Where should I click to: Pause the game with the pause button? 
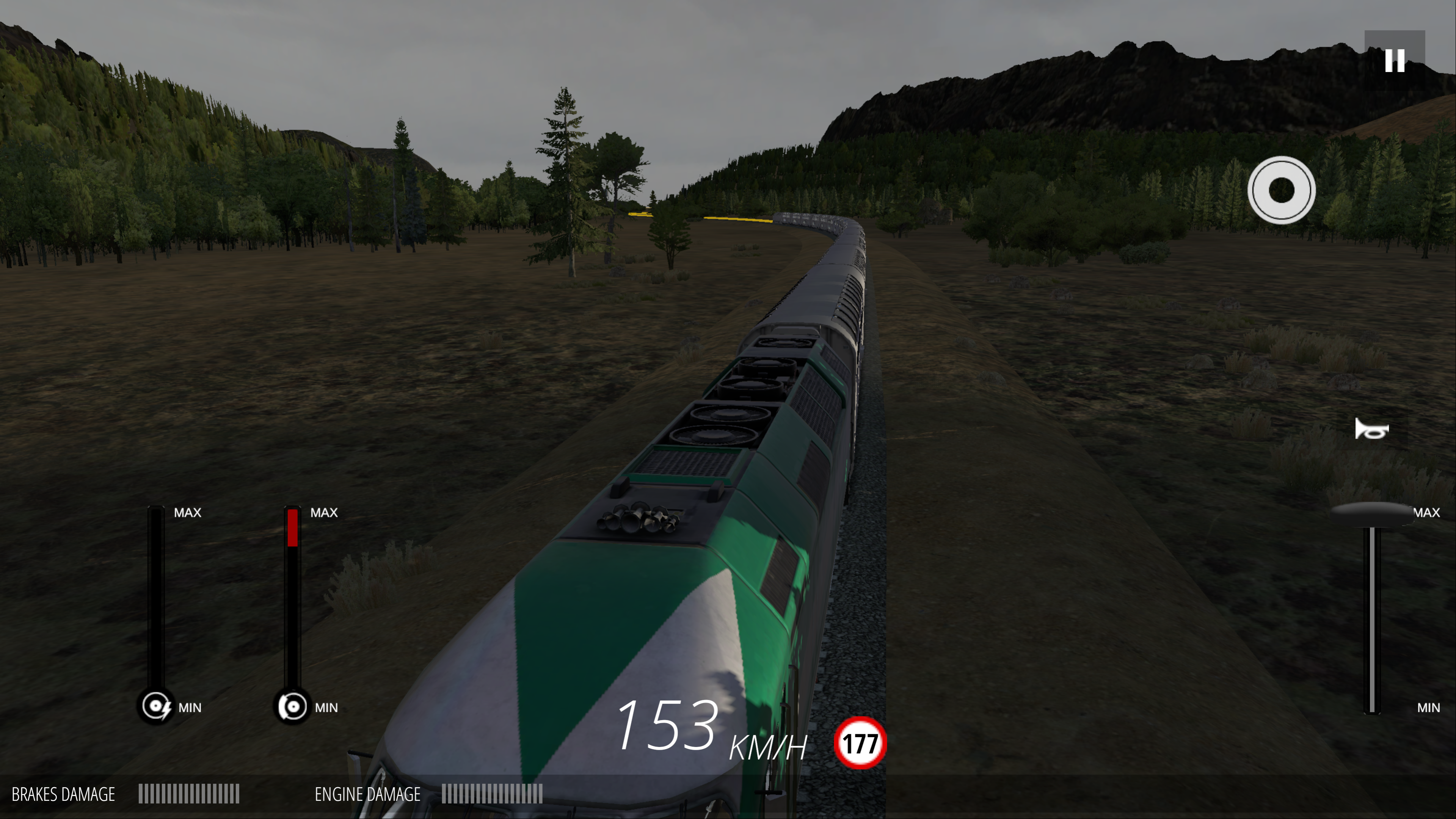point(1394,61)
